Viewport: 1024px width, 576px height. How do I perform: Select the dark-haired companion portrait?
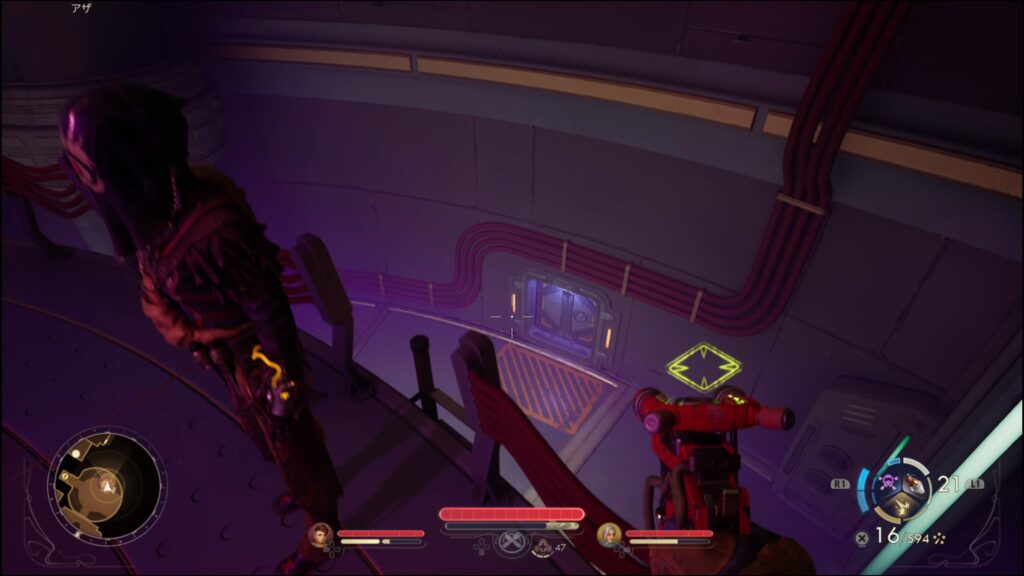(321, 534)
